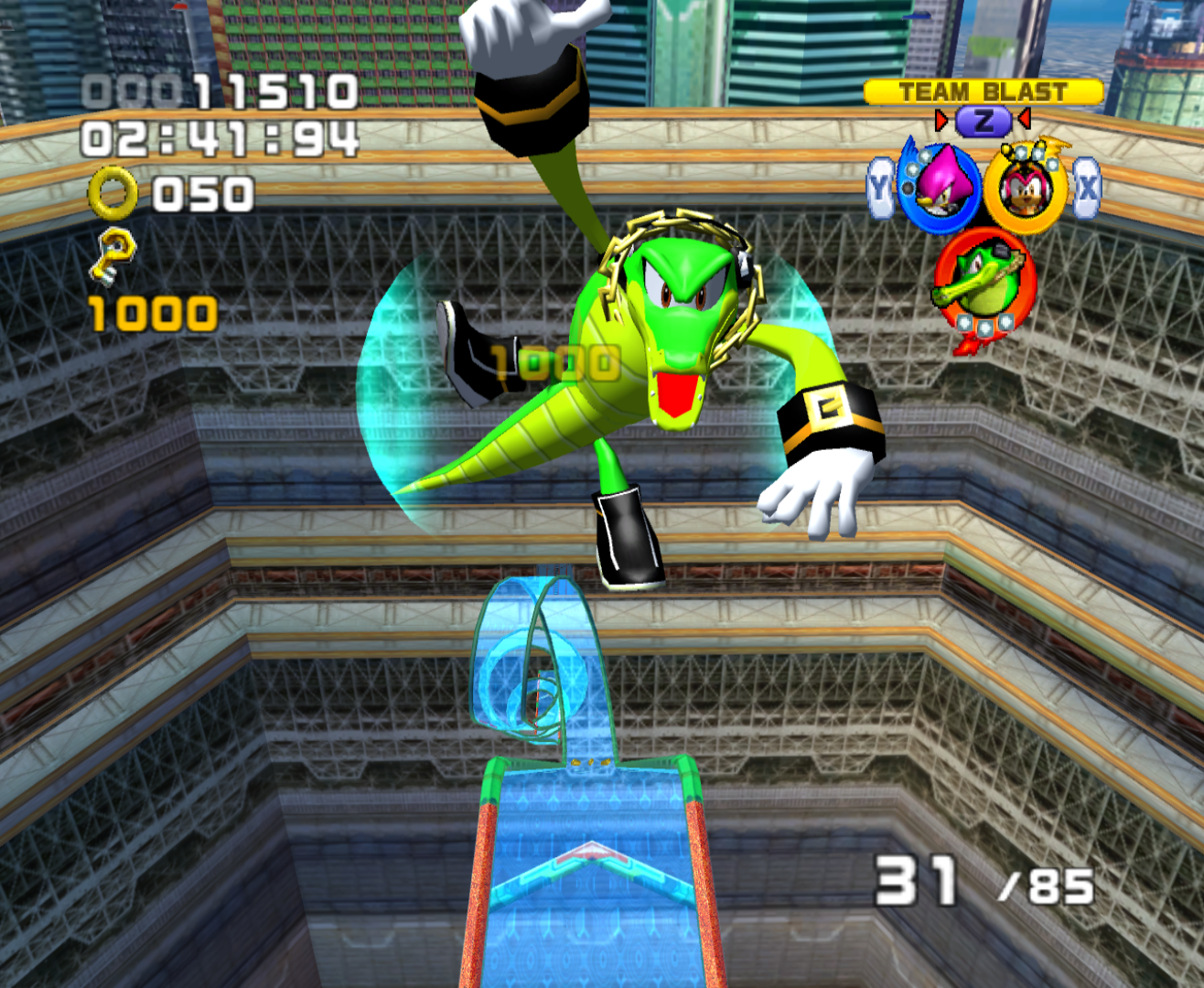Click the gold key icon
Image resolution: width=1204 pixels, height=988 pixels.
click(113, 257)
